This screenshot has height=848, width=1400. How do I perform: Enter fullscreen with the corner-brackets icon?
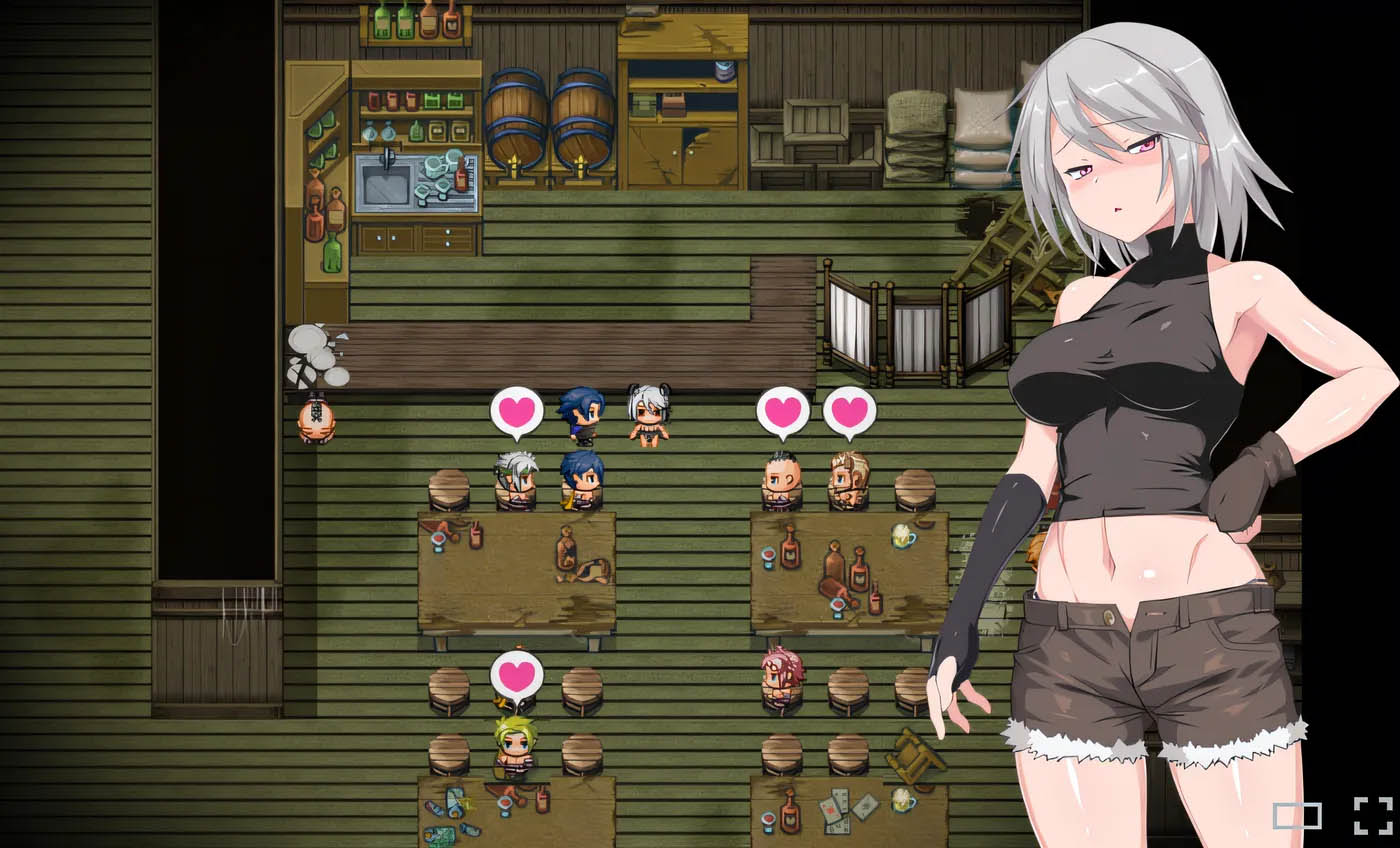click(1372, 815)
